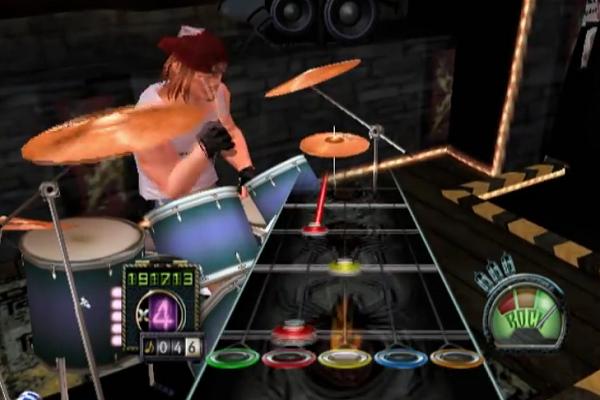Strike the yellow fret button
Screen dimensions: 600x400
(x=345, y=357)
